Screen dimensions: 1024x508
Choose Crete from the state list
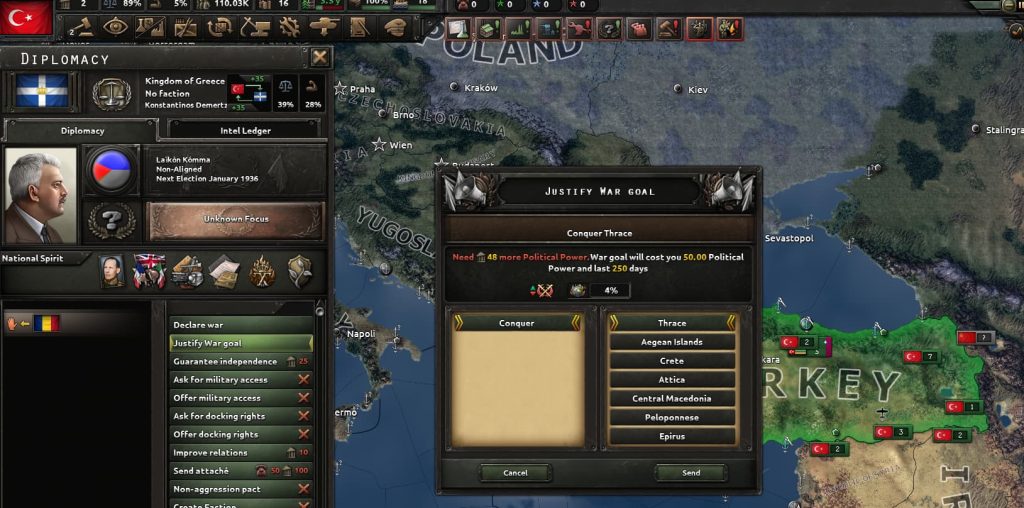[x=672, y=361]
